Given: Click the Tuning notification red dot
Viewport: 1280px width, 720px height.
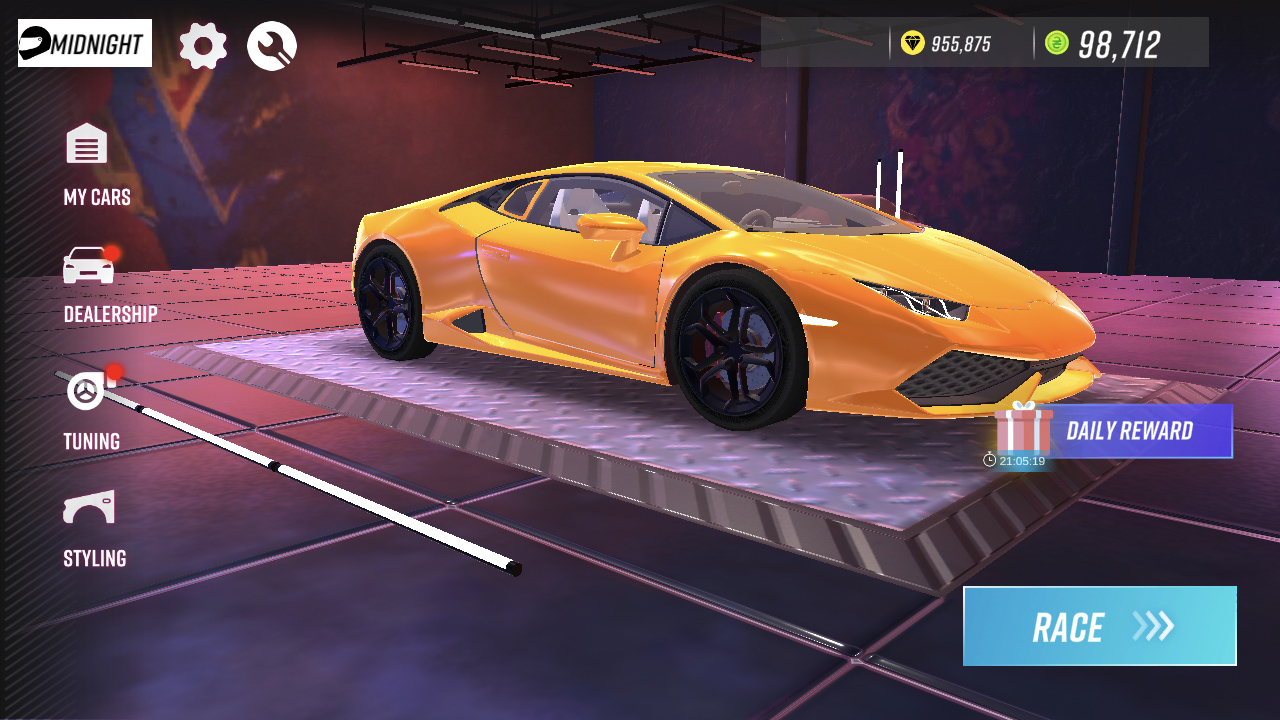Looking at the screenshot, I should (113, 371).
